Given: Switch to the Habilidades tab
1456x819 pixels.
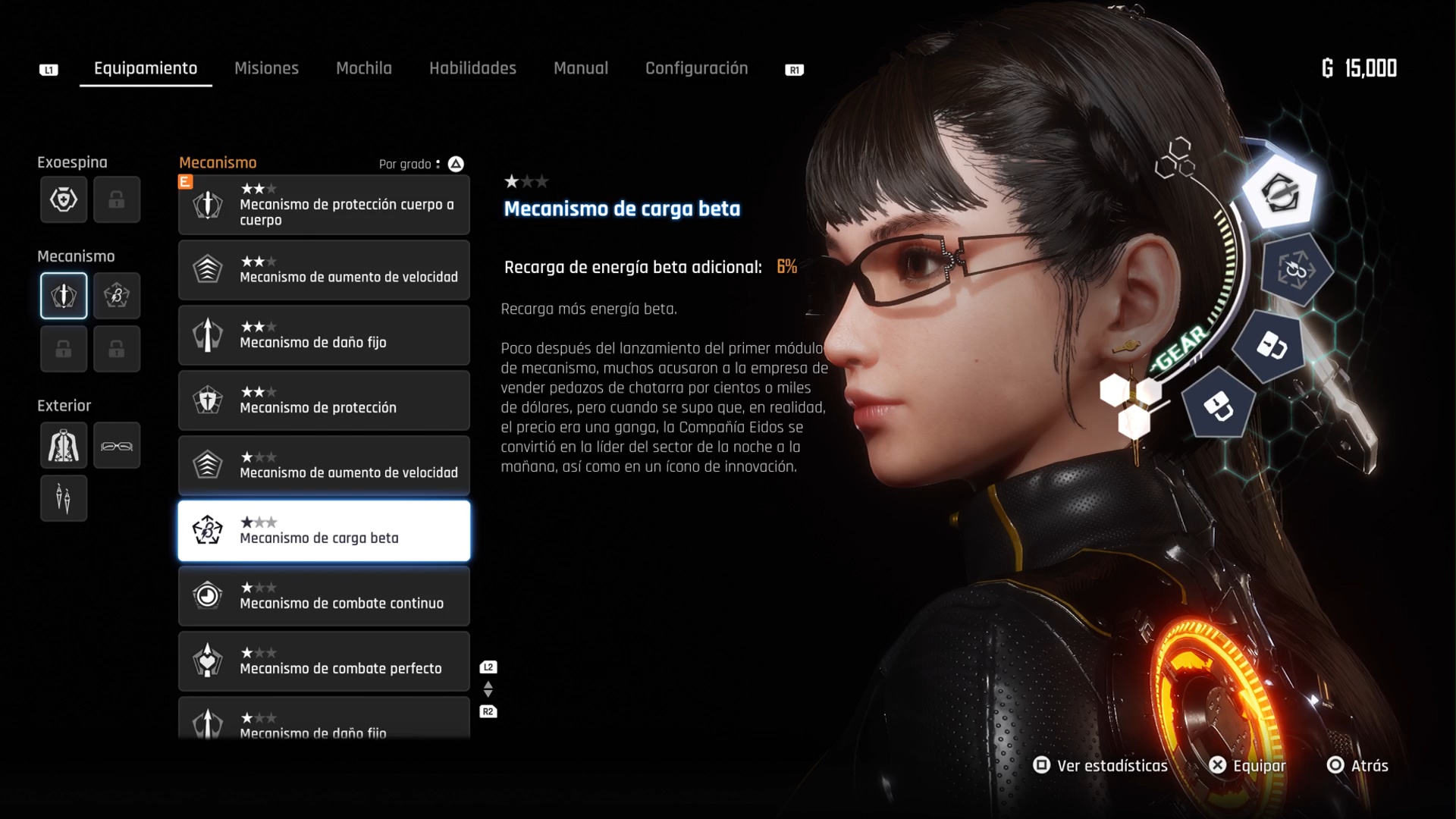Looking at the screenshot, I should click(472, 68).
